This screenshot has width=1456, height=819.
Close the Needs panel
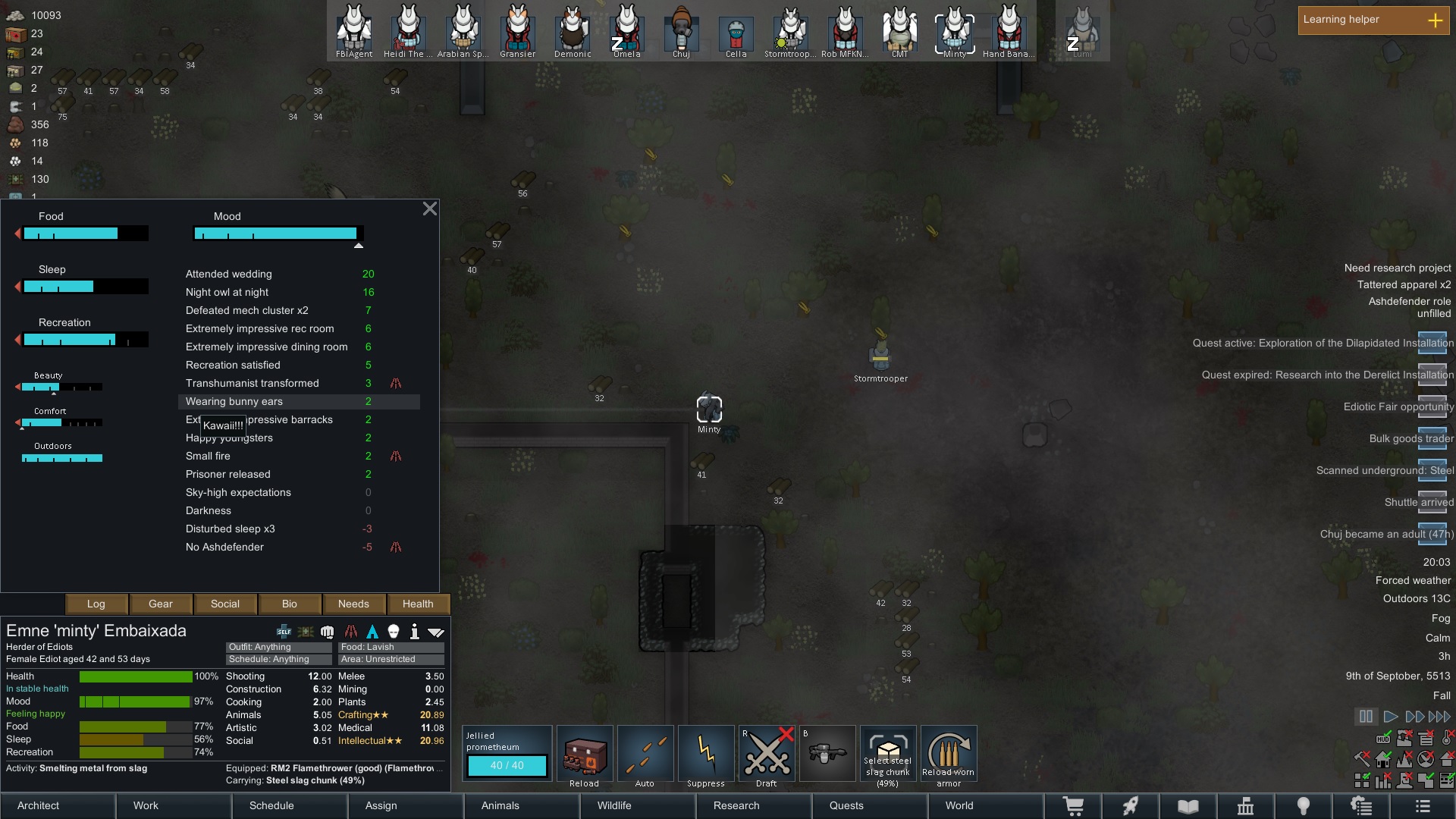[x=429, y=209]
